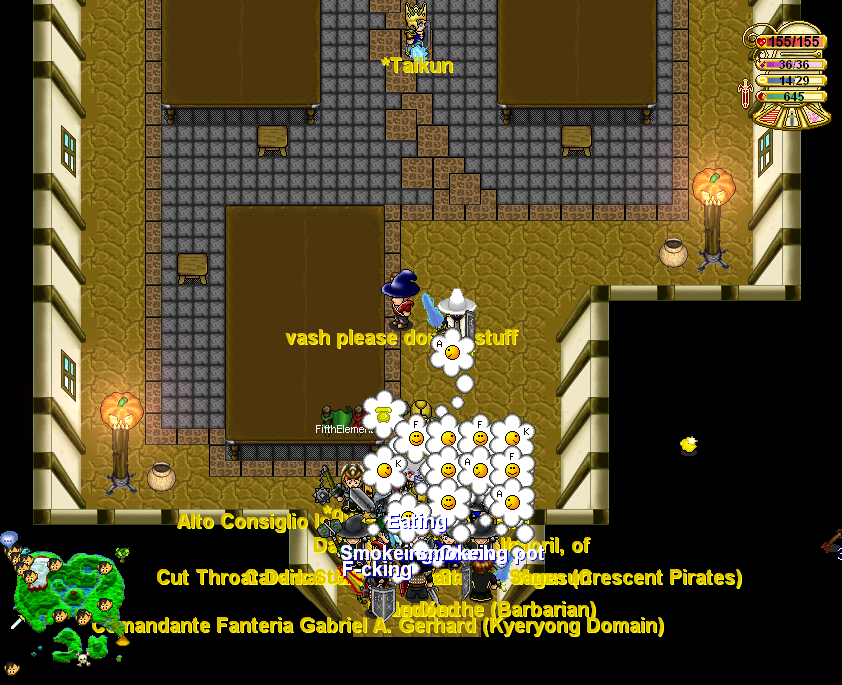Select the skull marker on the minimap
Screen dimensions: 842x685
(84, 659)
